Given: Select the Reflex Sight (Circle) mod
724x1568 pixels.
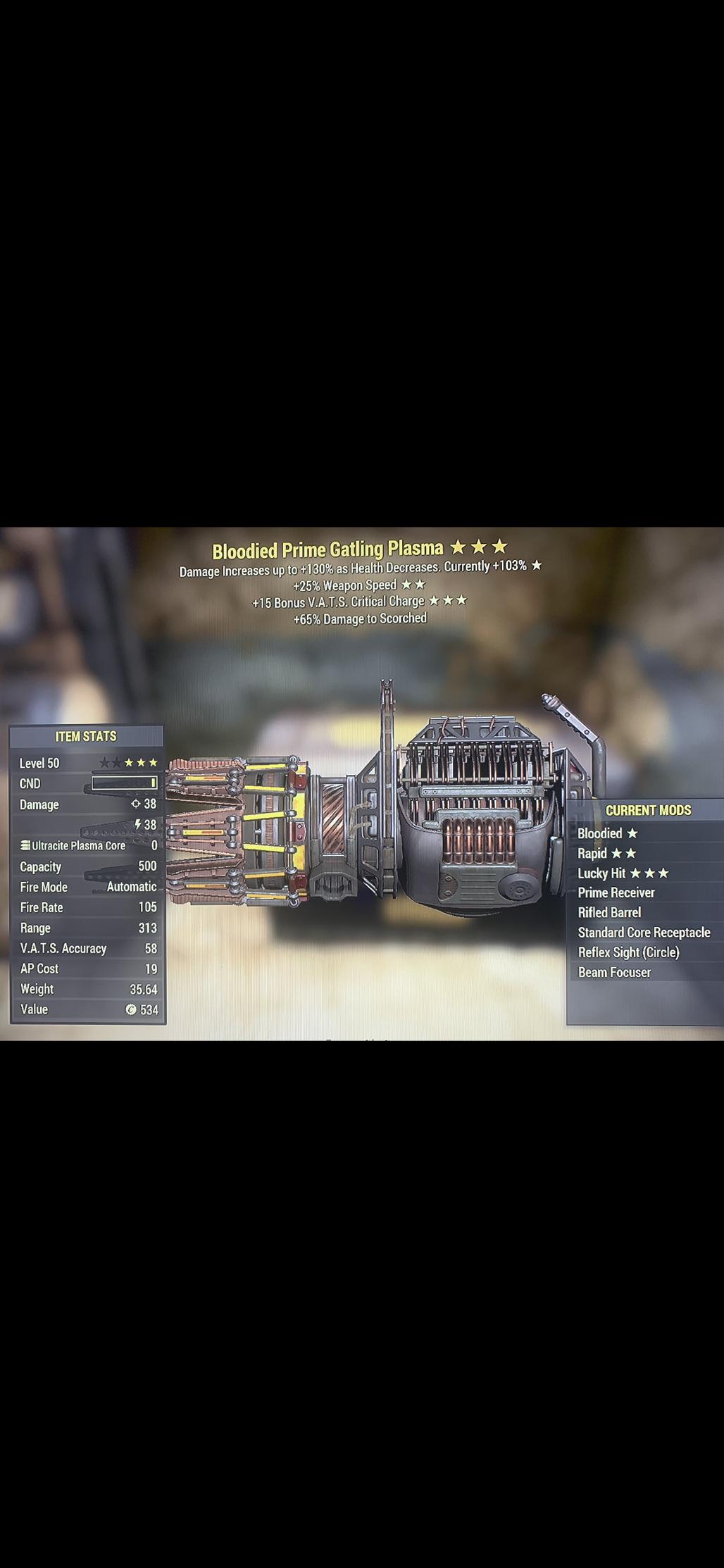Looking at the screenshot, I should coord(628,952).
